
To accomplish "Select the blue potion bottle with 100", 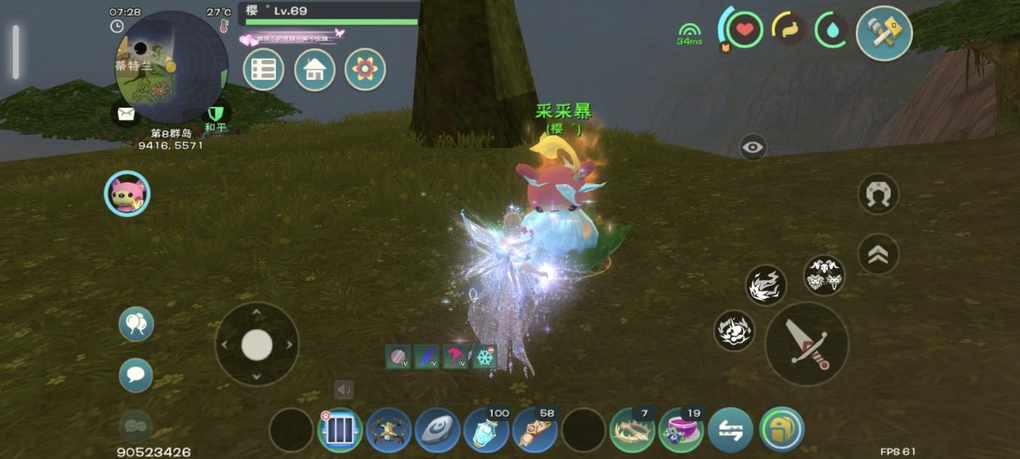I will 487,431.
